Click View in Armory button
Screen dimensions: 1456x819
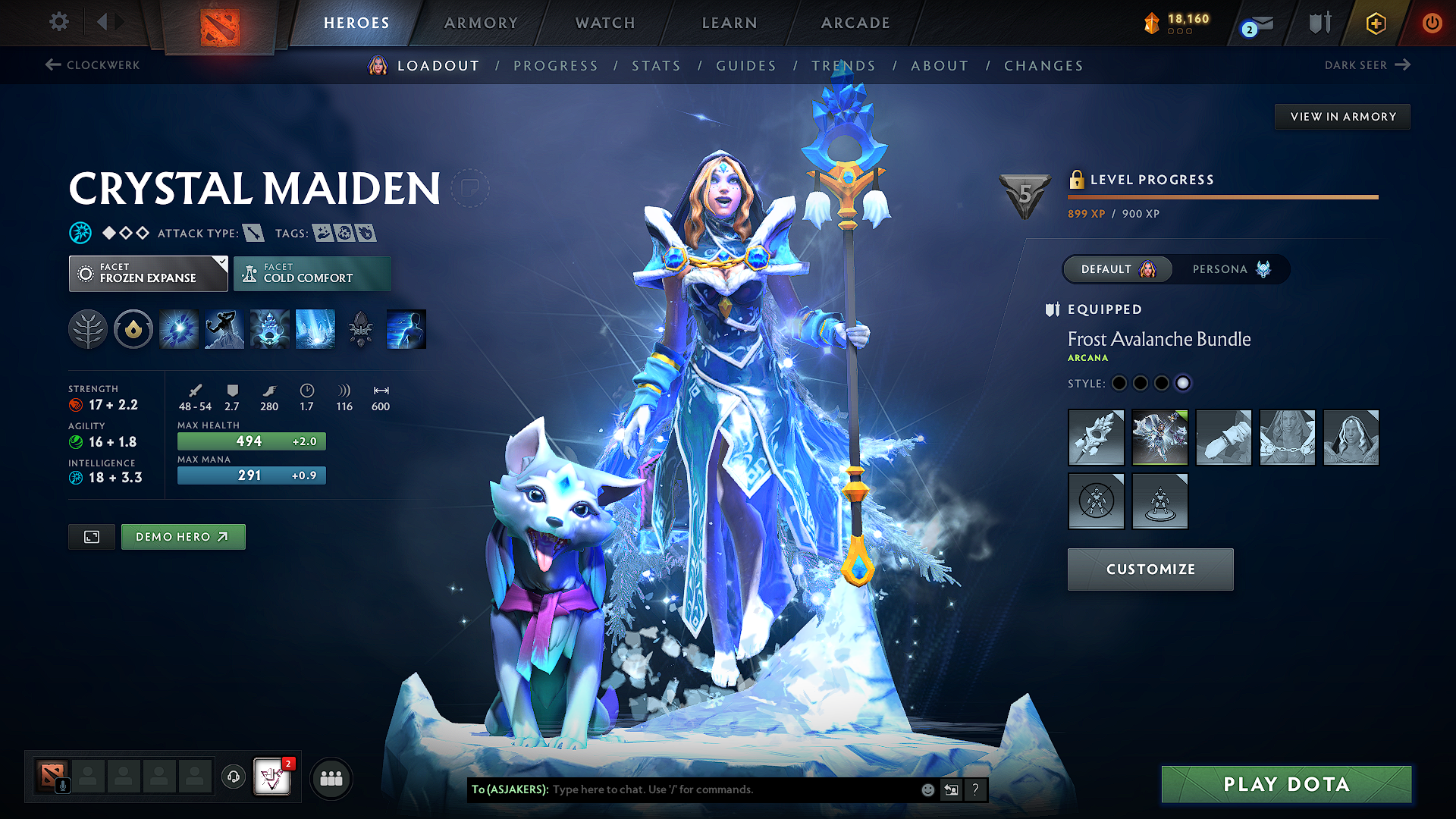coord(1342,117)
